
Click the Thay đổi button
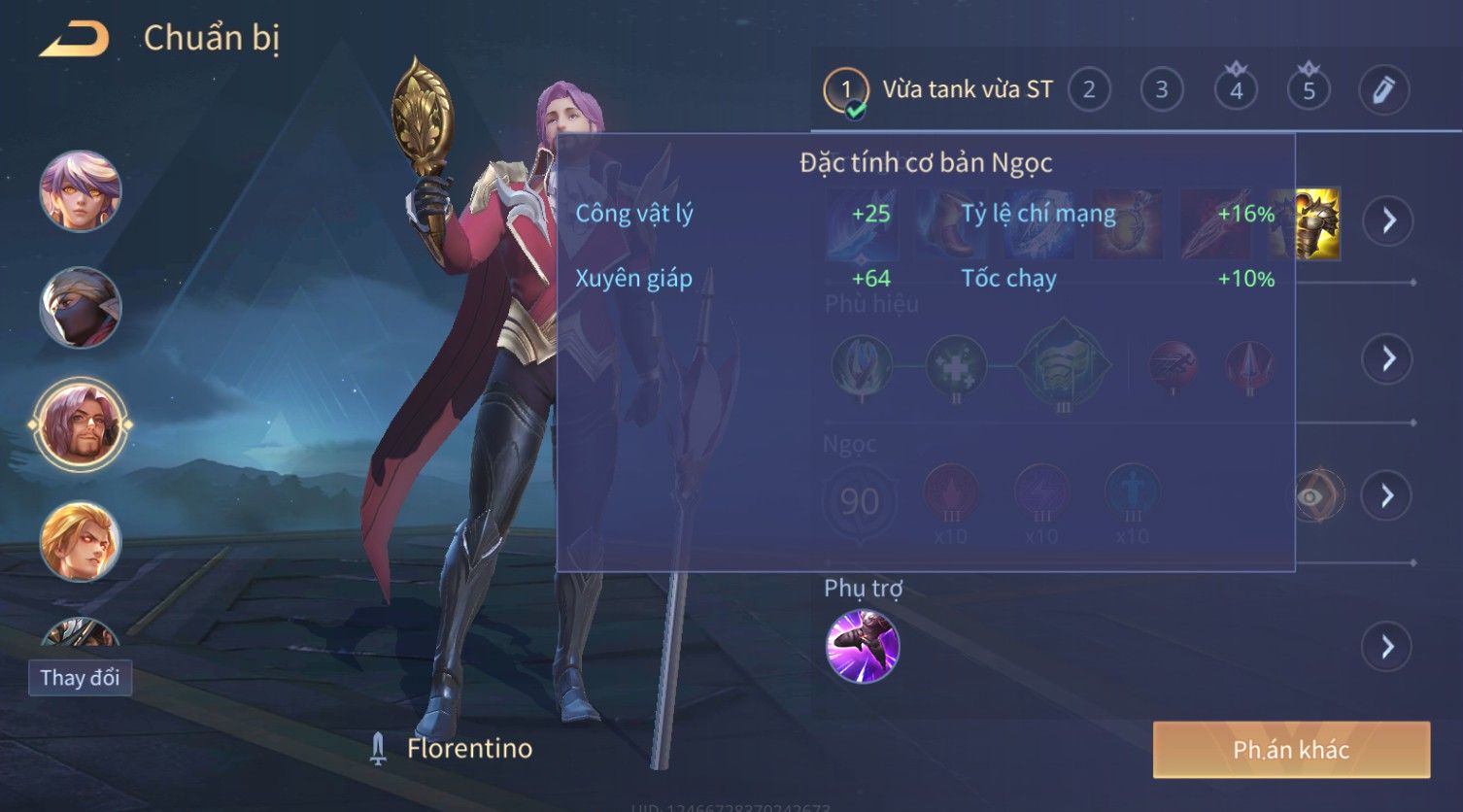80,677
